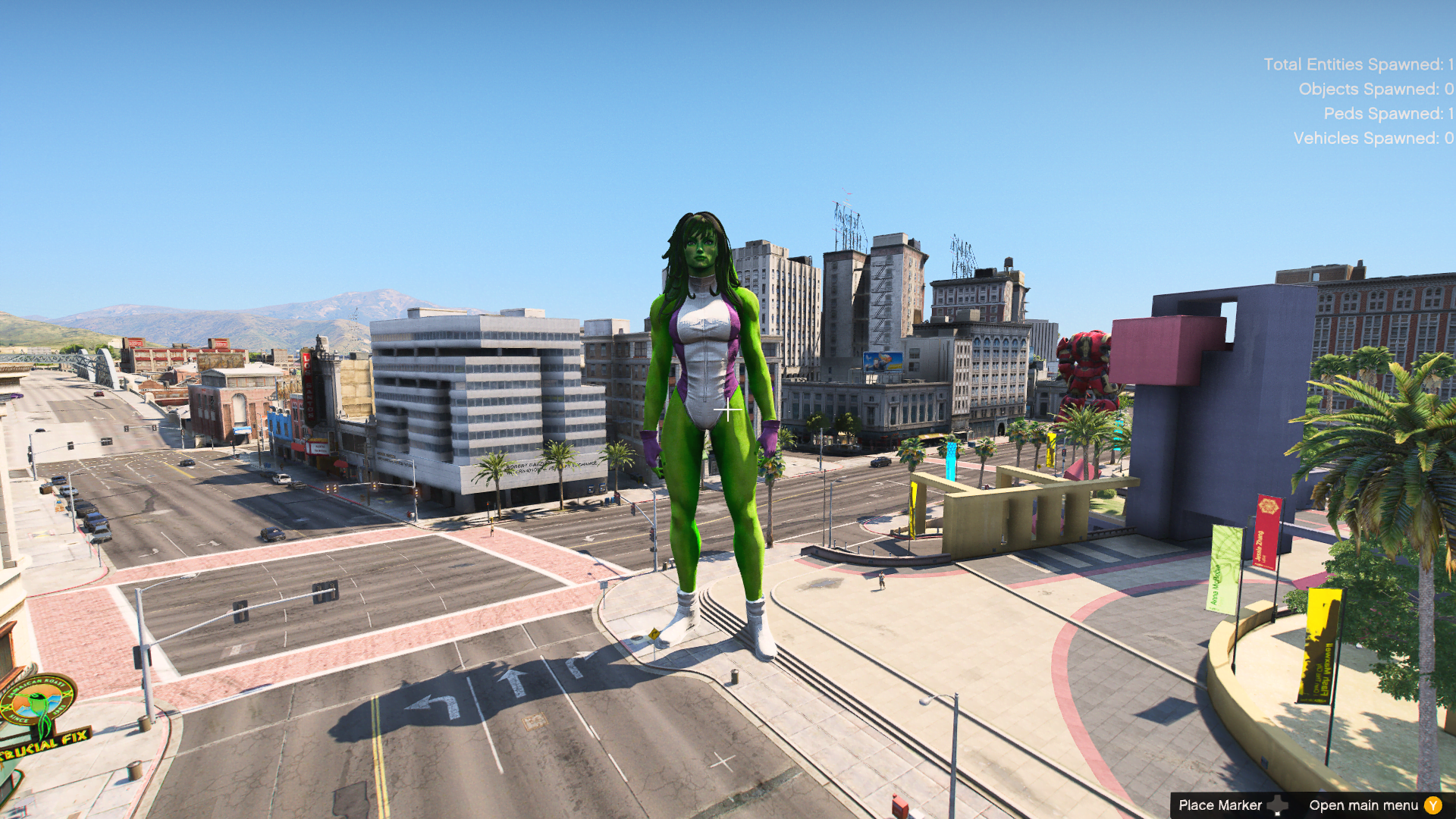The height and width of the screenshot is (819, 1456).
Task: Click the crosshair reticle in screen center
Action: (729, 410)
